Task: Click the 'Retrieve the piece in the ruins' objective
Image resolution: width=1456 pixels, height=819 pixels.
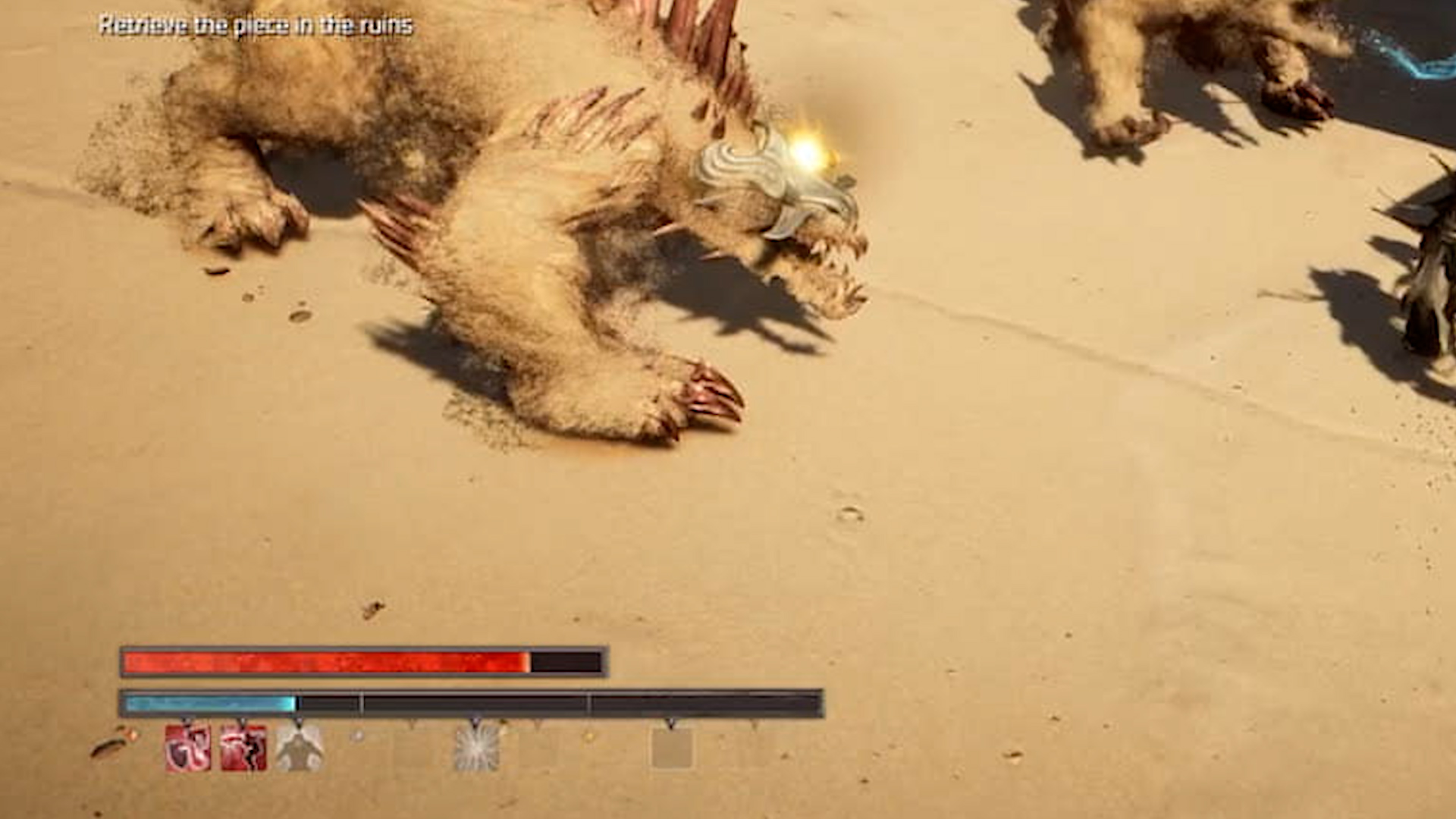Action: pyautogui.click(x=256, y=26)
